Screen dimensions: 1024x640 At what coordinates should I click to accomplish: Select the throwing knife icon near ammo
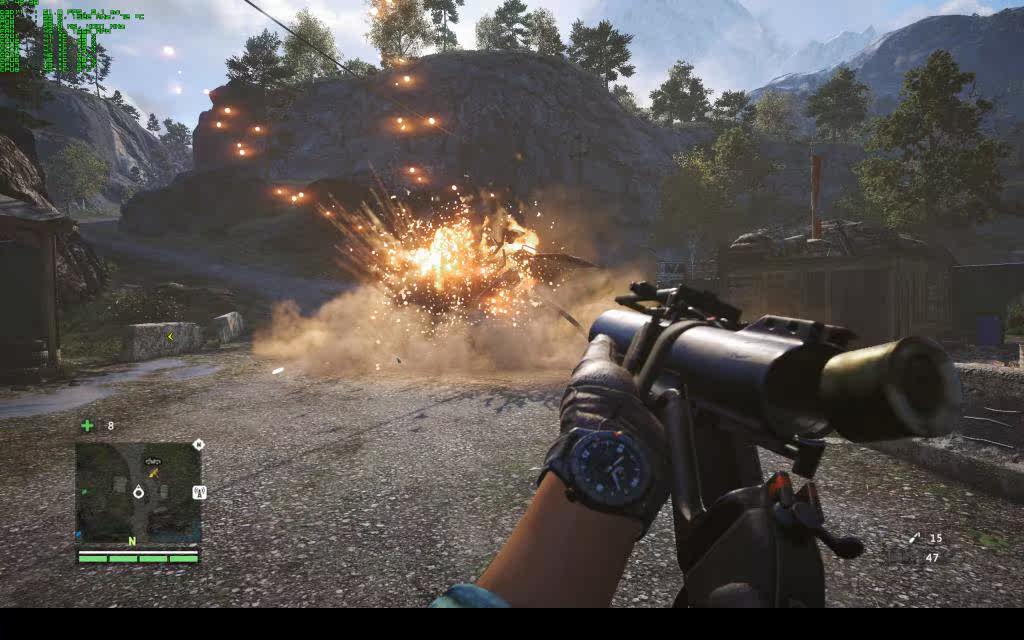pos(914,538)
